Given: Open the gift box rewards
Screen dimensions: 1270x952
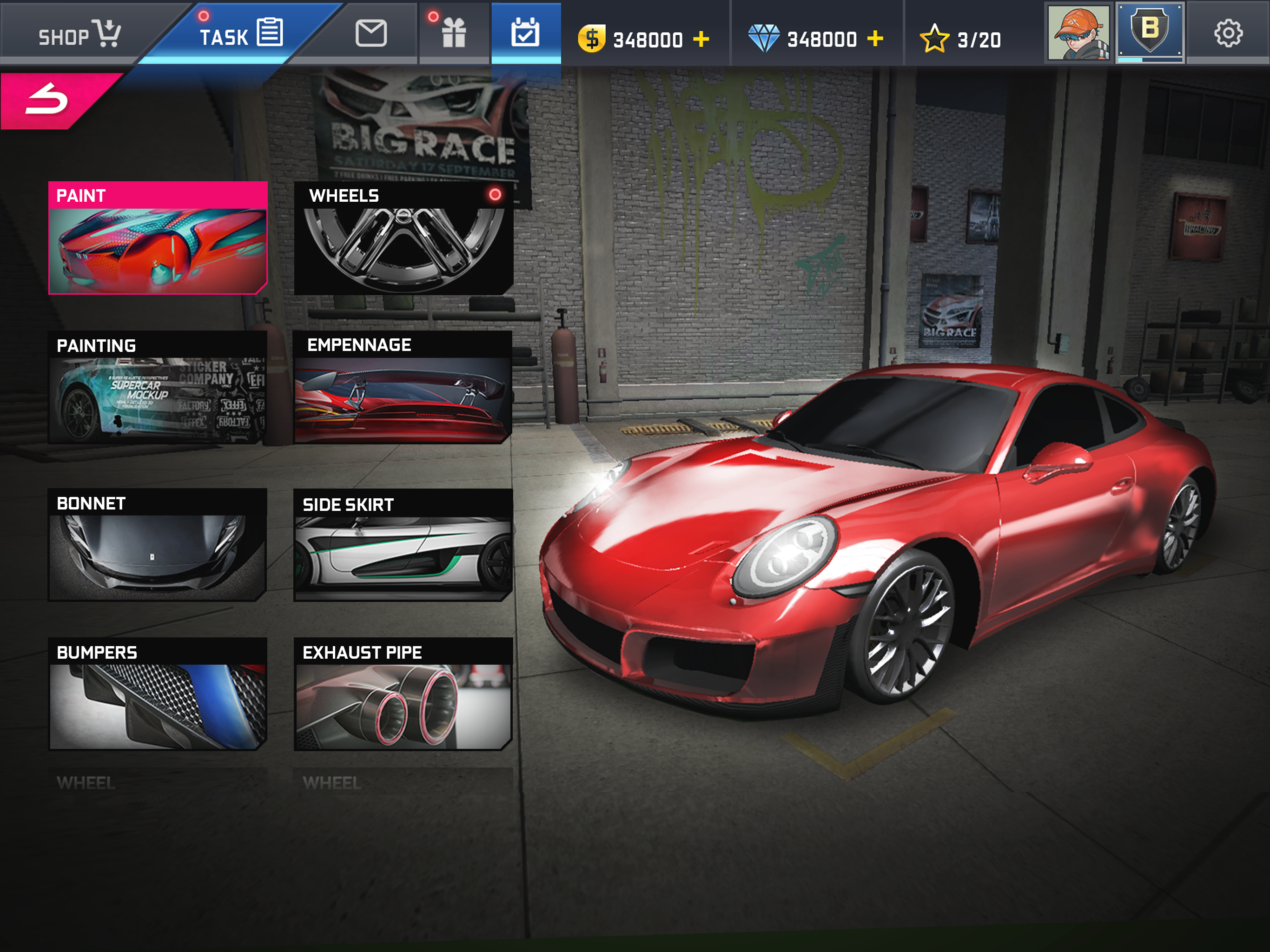Looking at the screenshot, I should point(454,33).
